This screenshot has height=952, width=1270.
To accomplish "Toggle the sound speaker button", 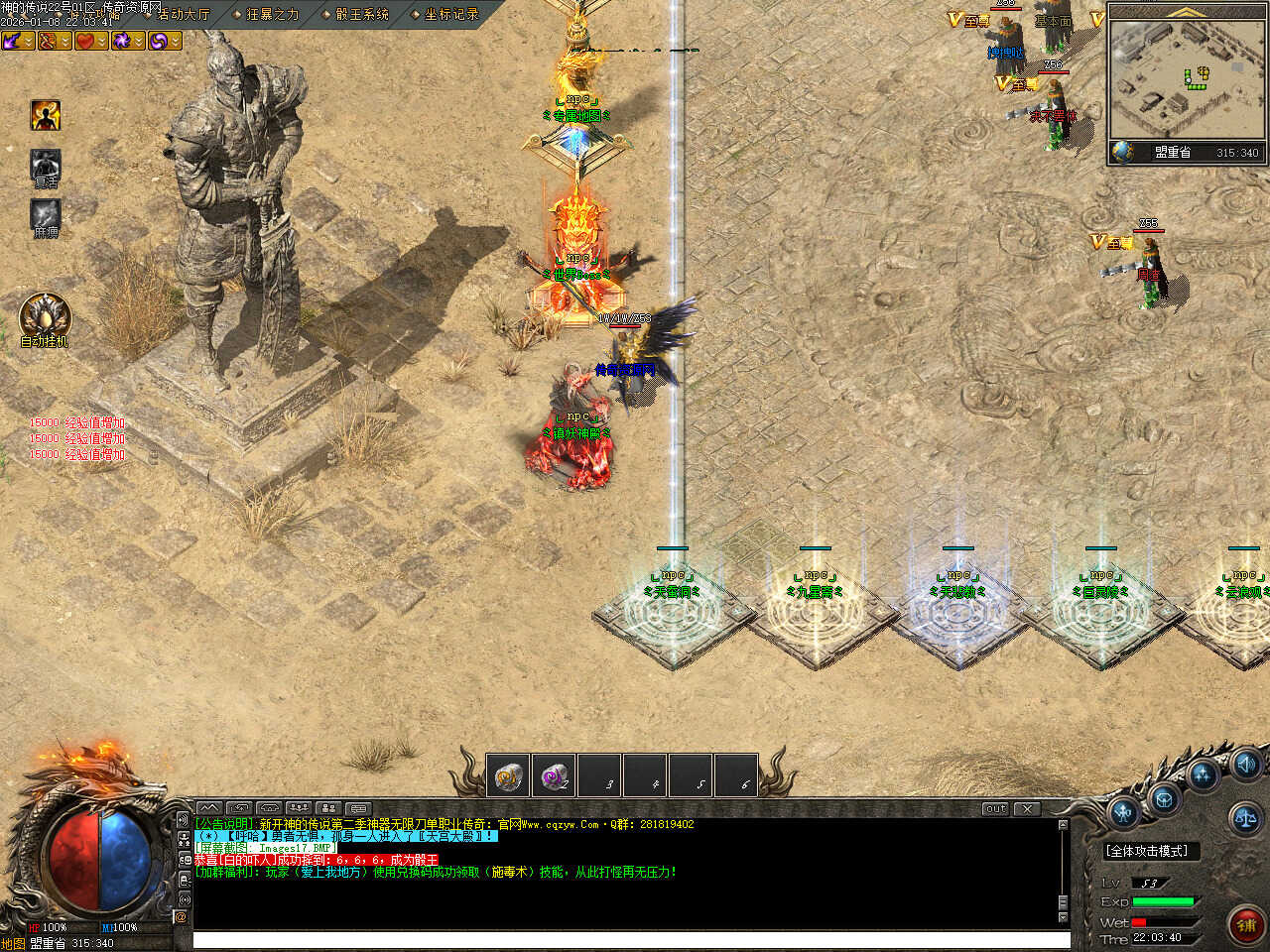I will (x=1246, y=764).
